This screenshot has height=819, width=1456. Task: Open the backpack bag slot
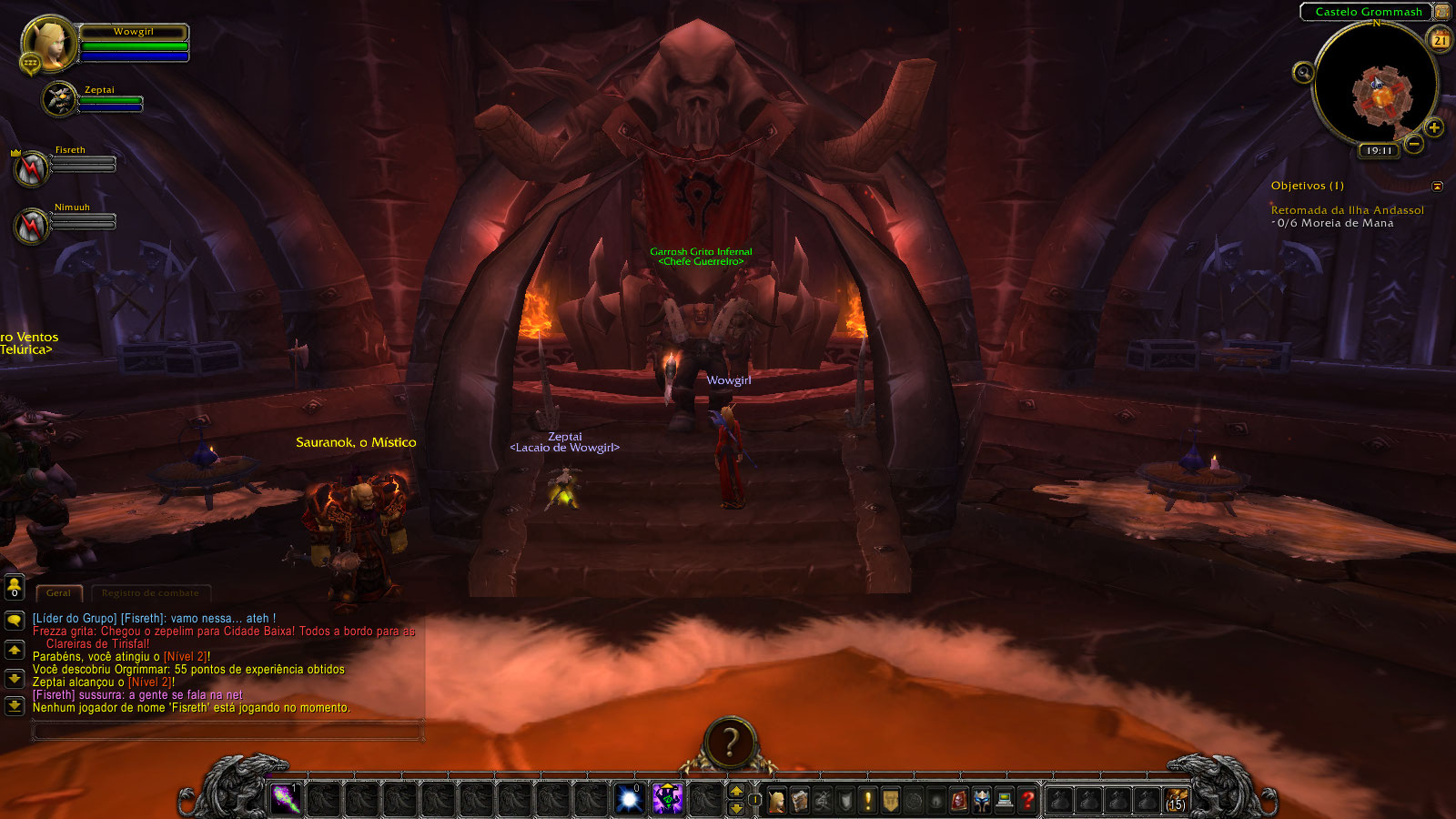[x=1177, y=800]
